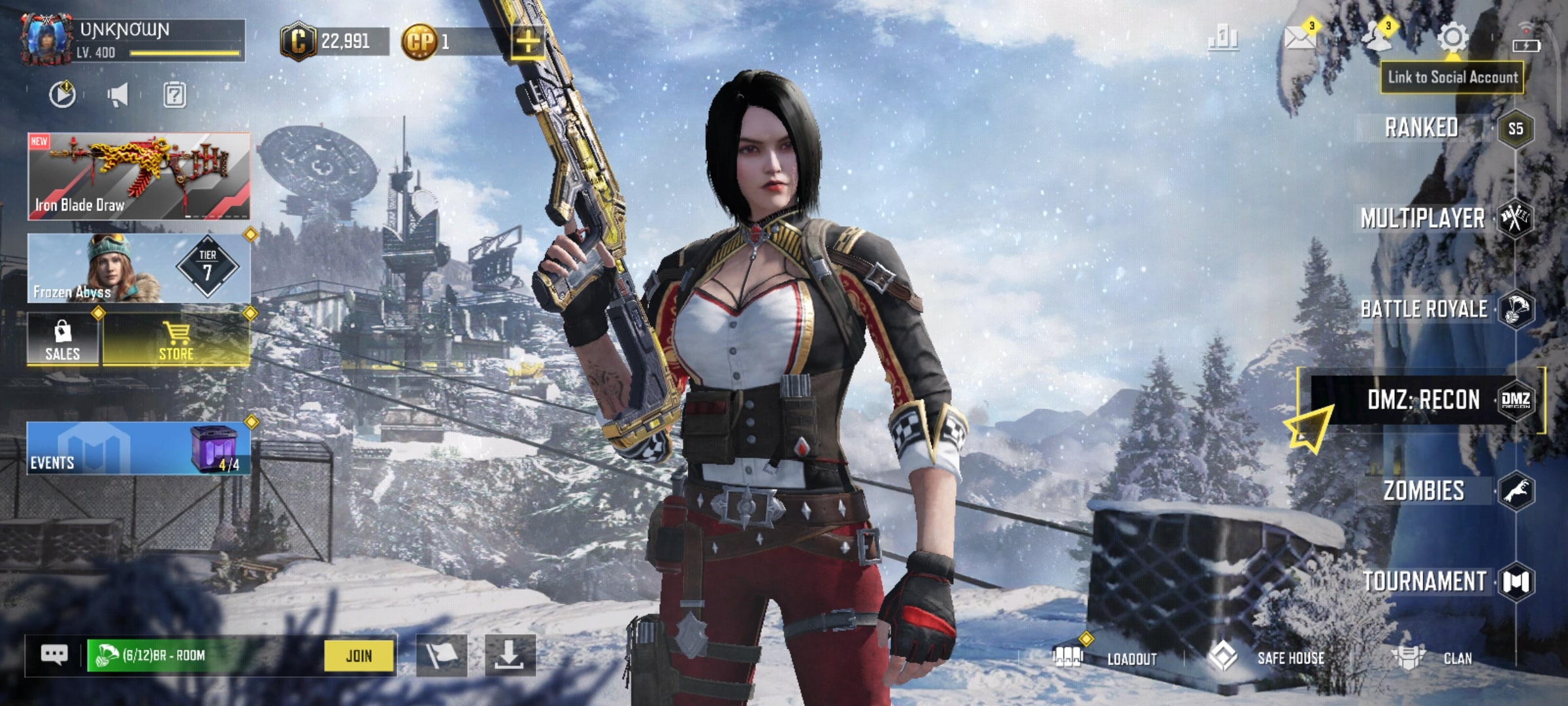Open the Ranked mode
The height and width of the screenshot is (706, 1568).
tap(1423, 128)
